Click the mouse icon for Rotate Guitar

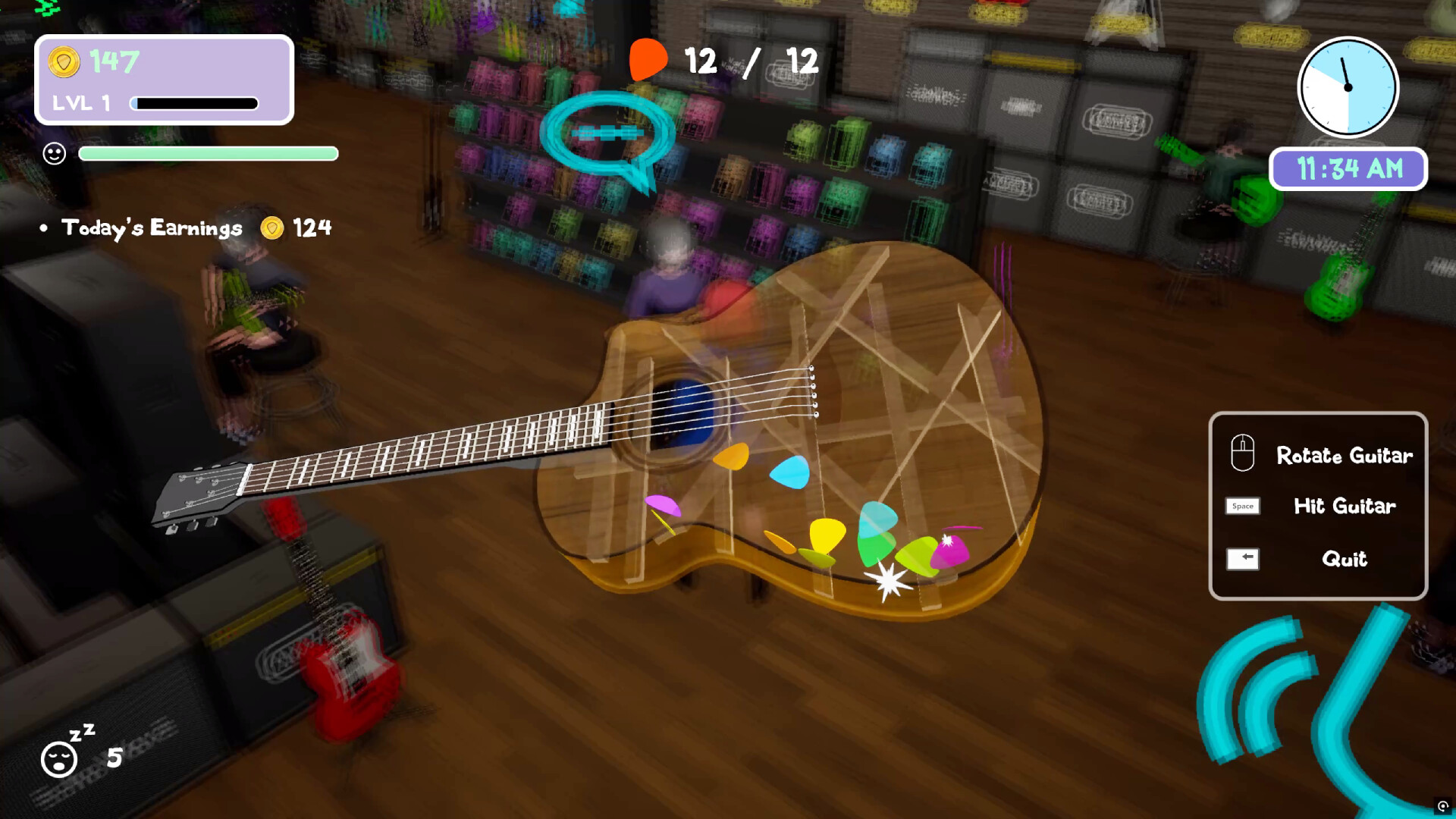point(1242,453)
